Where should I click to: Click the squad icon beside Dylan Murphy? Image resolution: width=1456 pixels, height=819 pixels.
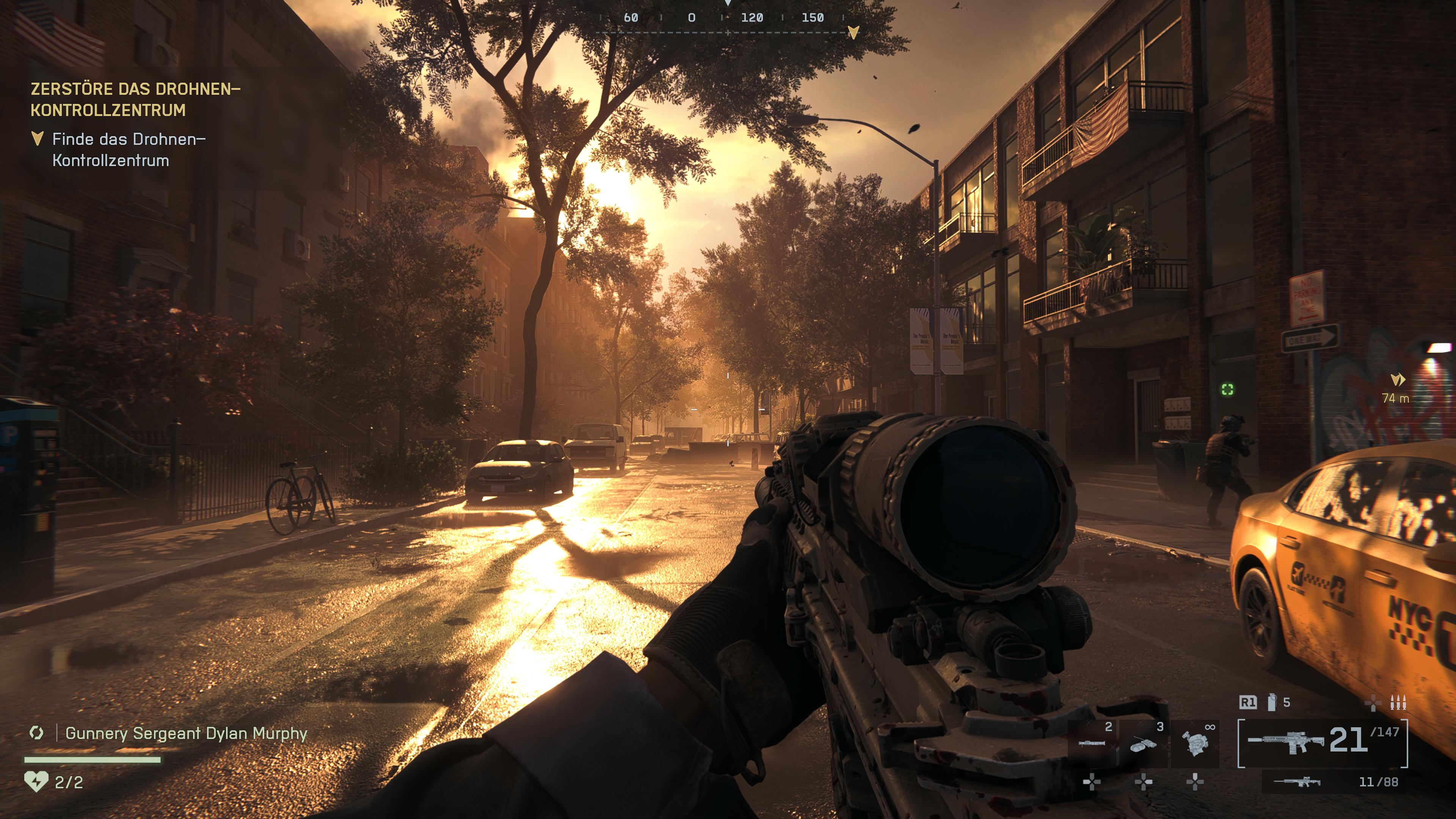click(36, 733)
